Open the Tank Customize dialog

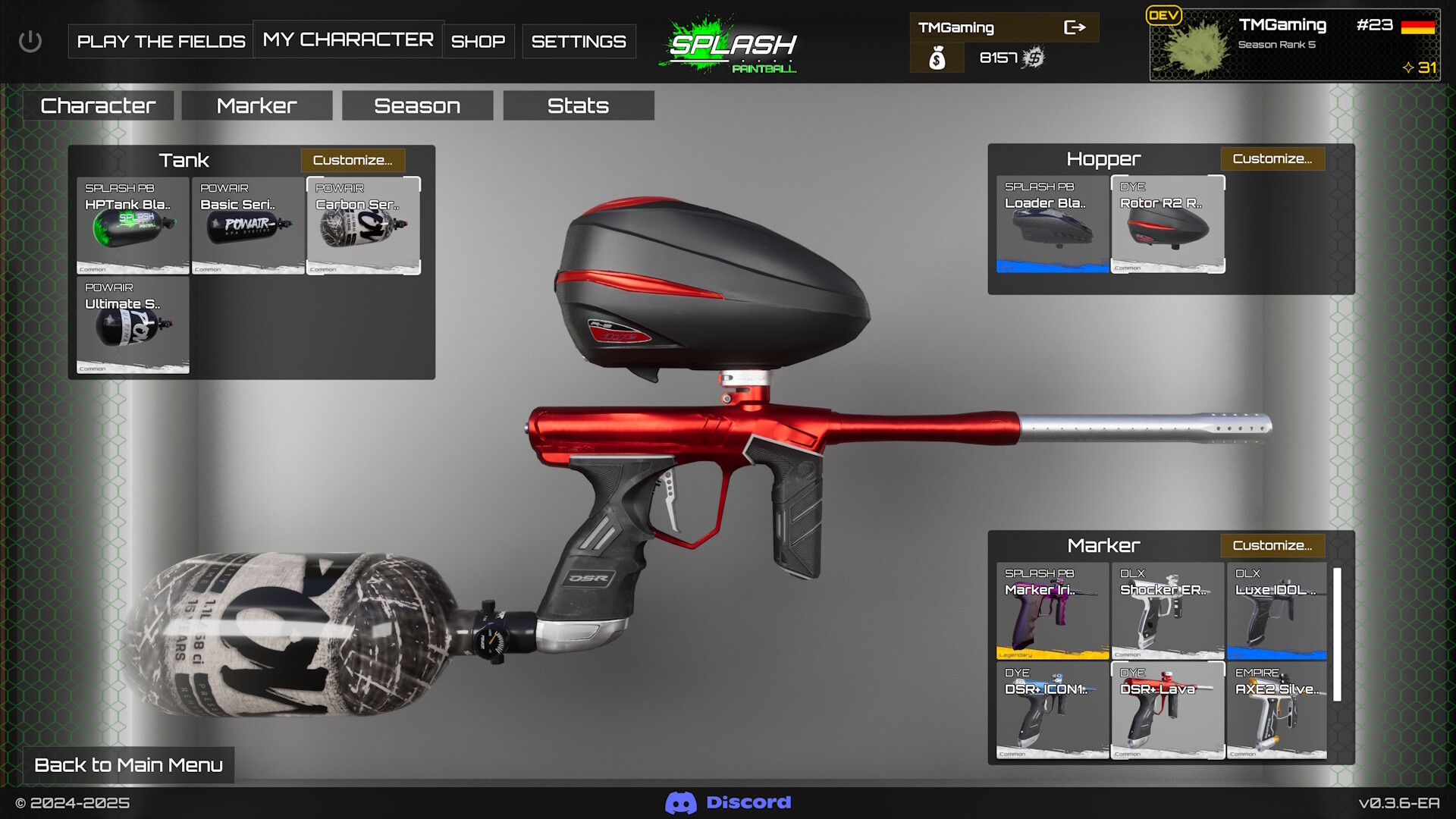352,160
